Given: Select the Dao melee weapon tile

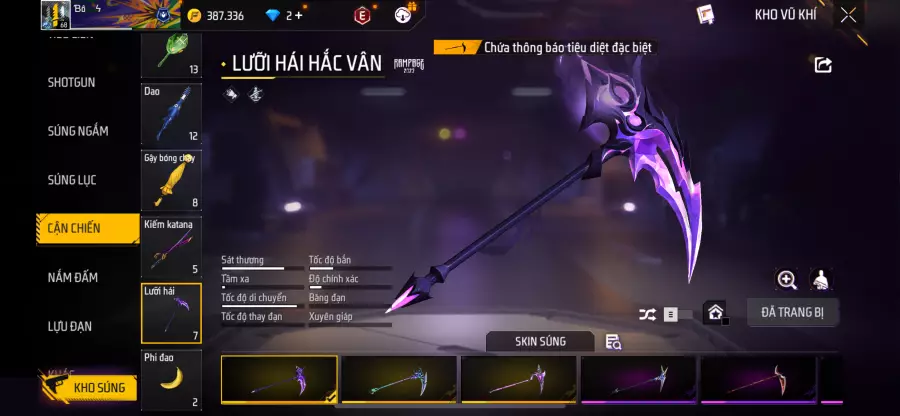Looking at the screenshot, I should tap(171, 112).
